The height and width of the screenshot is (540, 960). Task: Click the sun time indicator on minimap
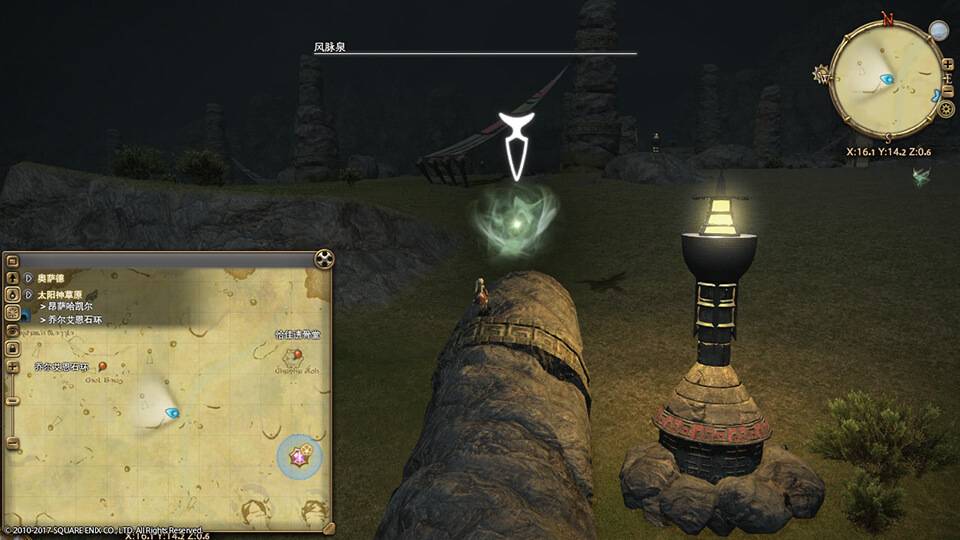(x=823, y=75)
